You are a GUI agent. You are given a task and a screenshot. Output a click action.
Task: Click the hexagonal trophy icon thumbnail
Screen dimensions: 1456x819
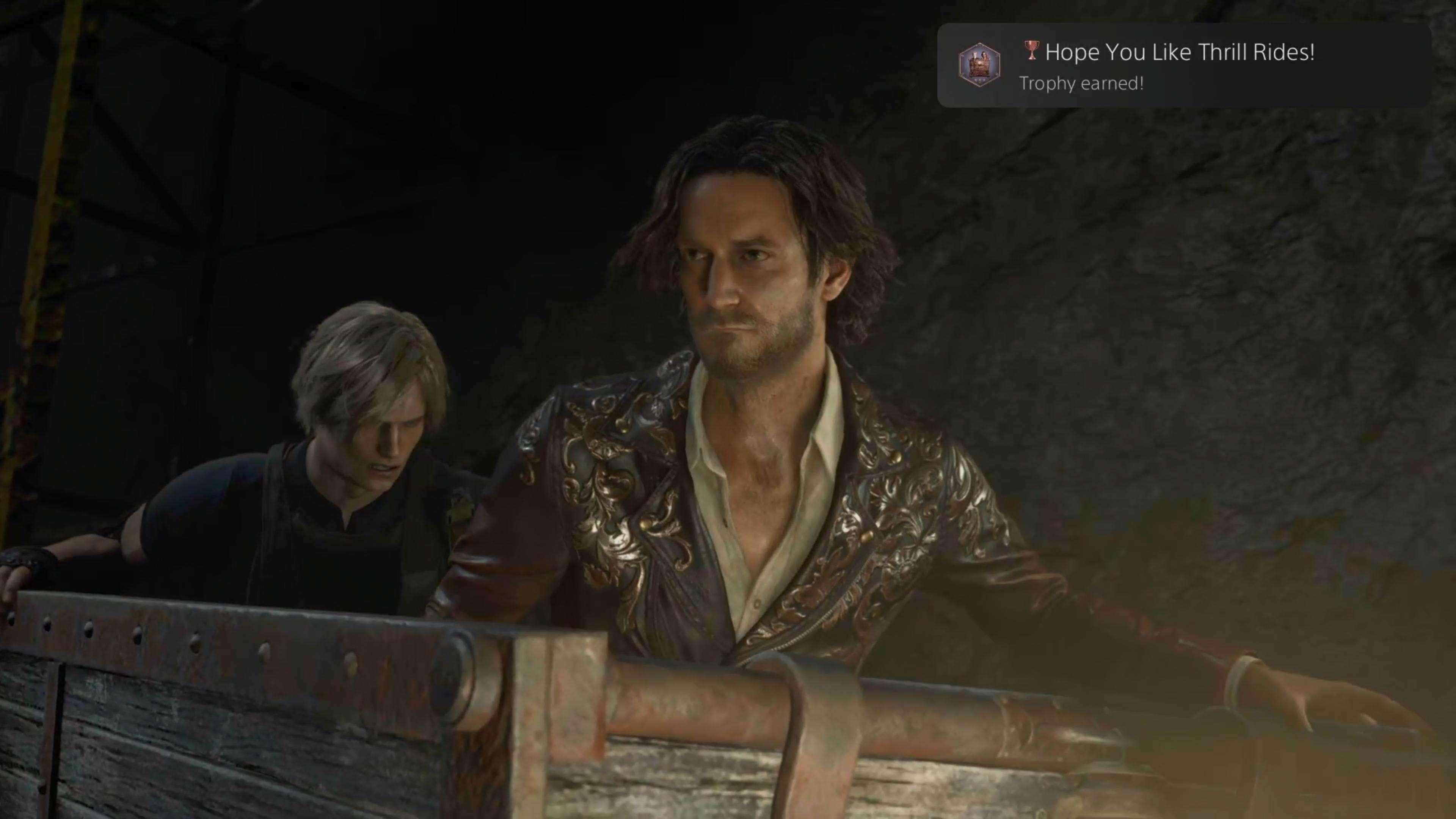tap(979, 64)
